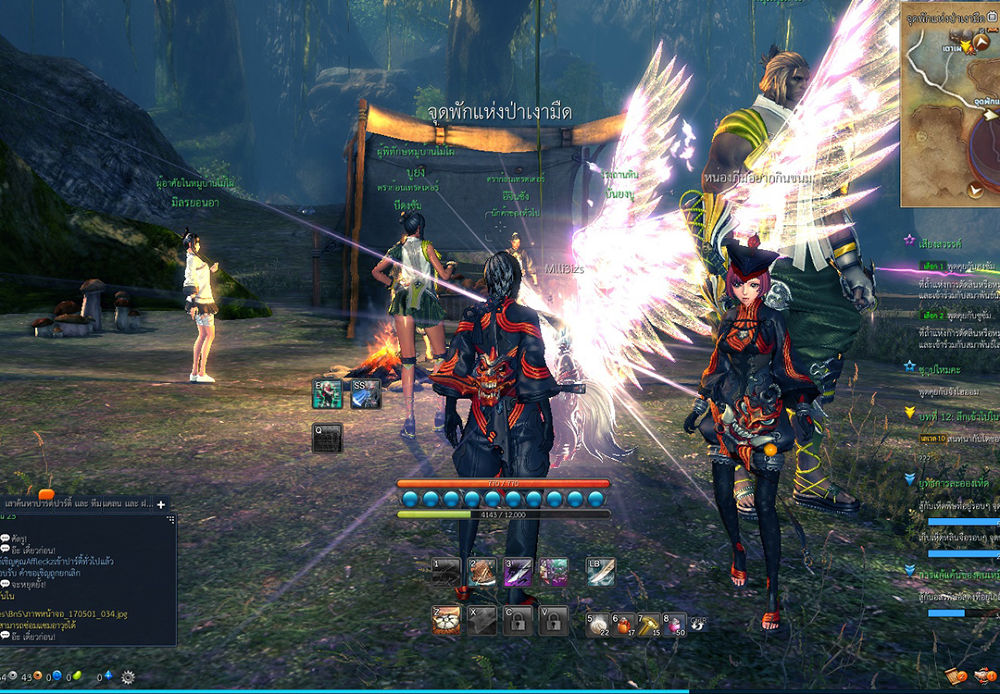Activate the skill icon in slot 4
The image size is (1000, 694).
point(554,573)
